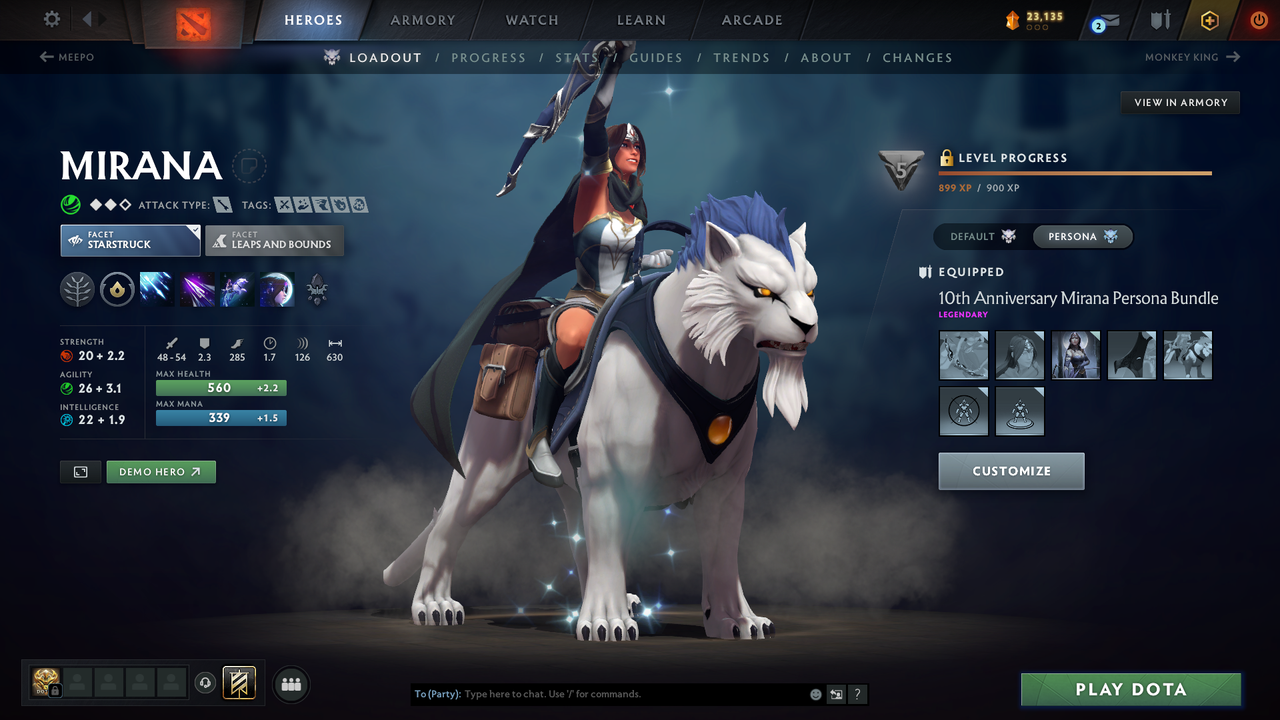Screen dimensions: 1280x720
Task: Navigate back to Meepo
Action: (66, 57)
